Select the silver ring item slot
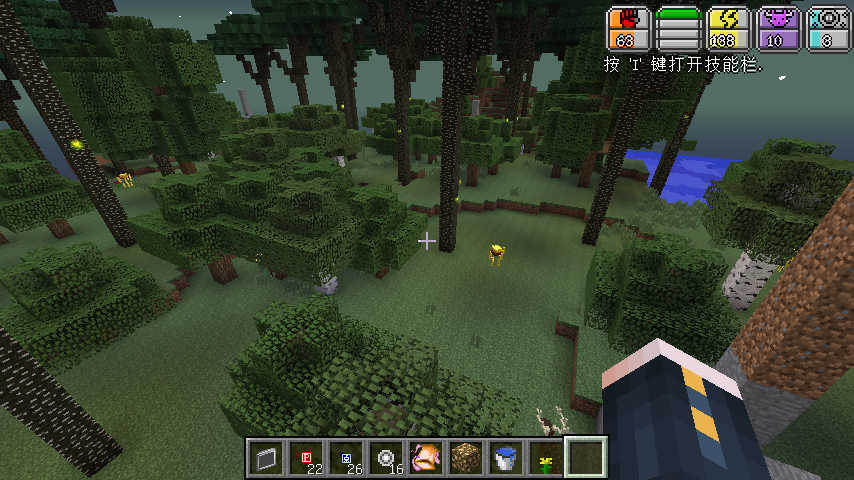This screenshot has height=480, width=854. pyautogui.click(x=385, y=459)
